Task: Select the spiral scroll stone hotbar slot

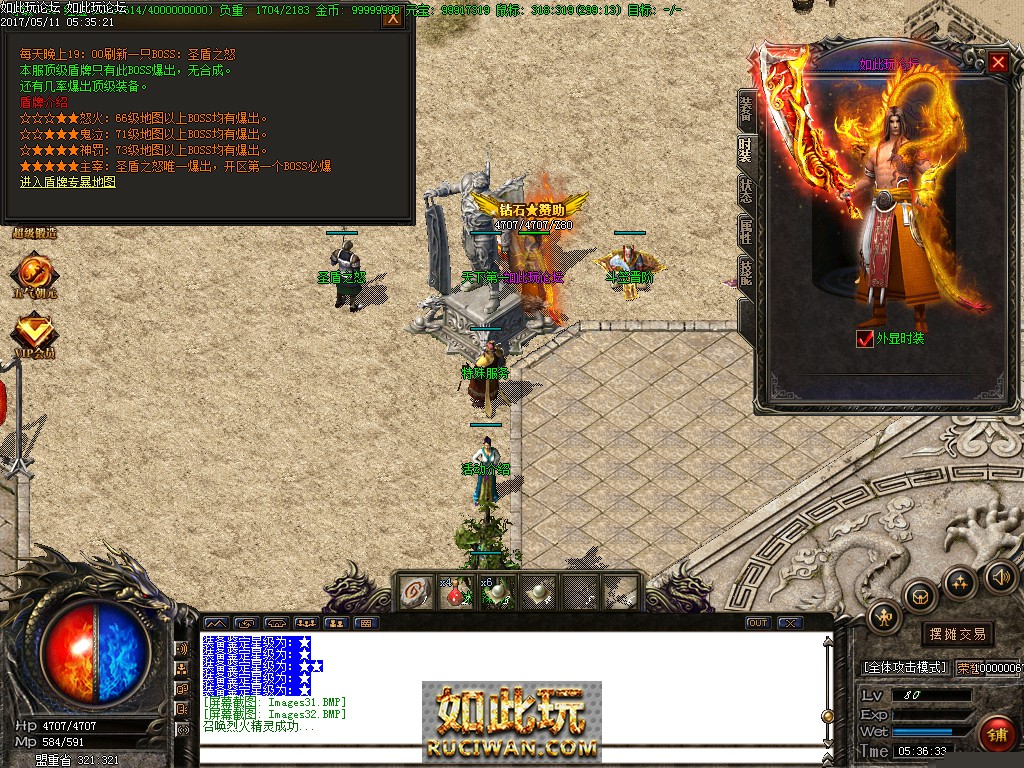Action: (411, 592)
